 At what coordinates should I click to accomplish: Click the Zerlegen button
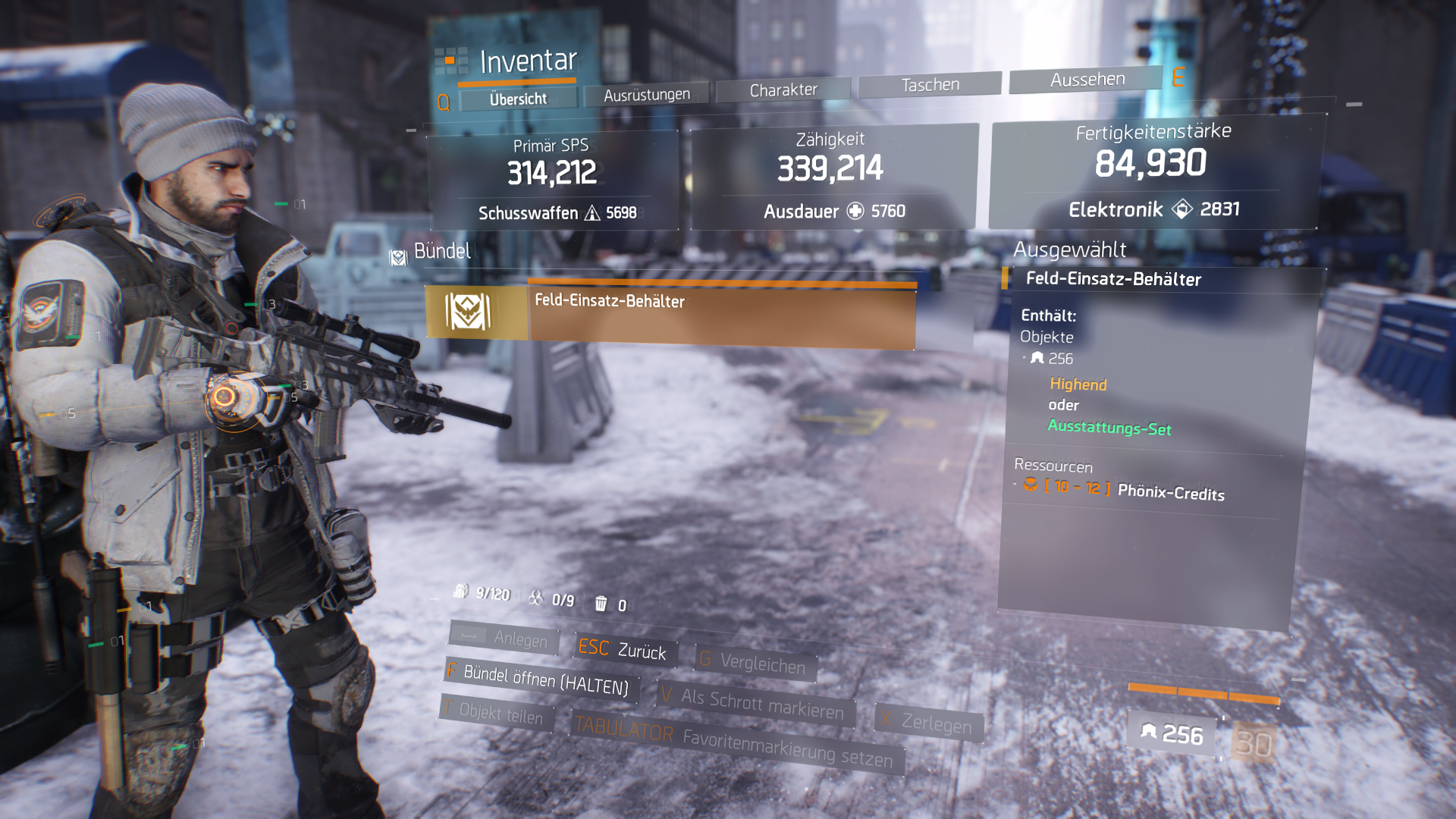(x=930, y=723)
